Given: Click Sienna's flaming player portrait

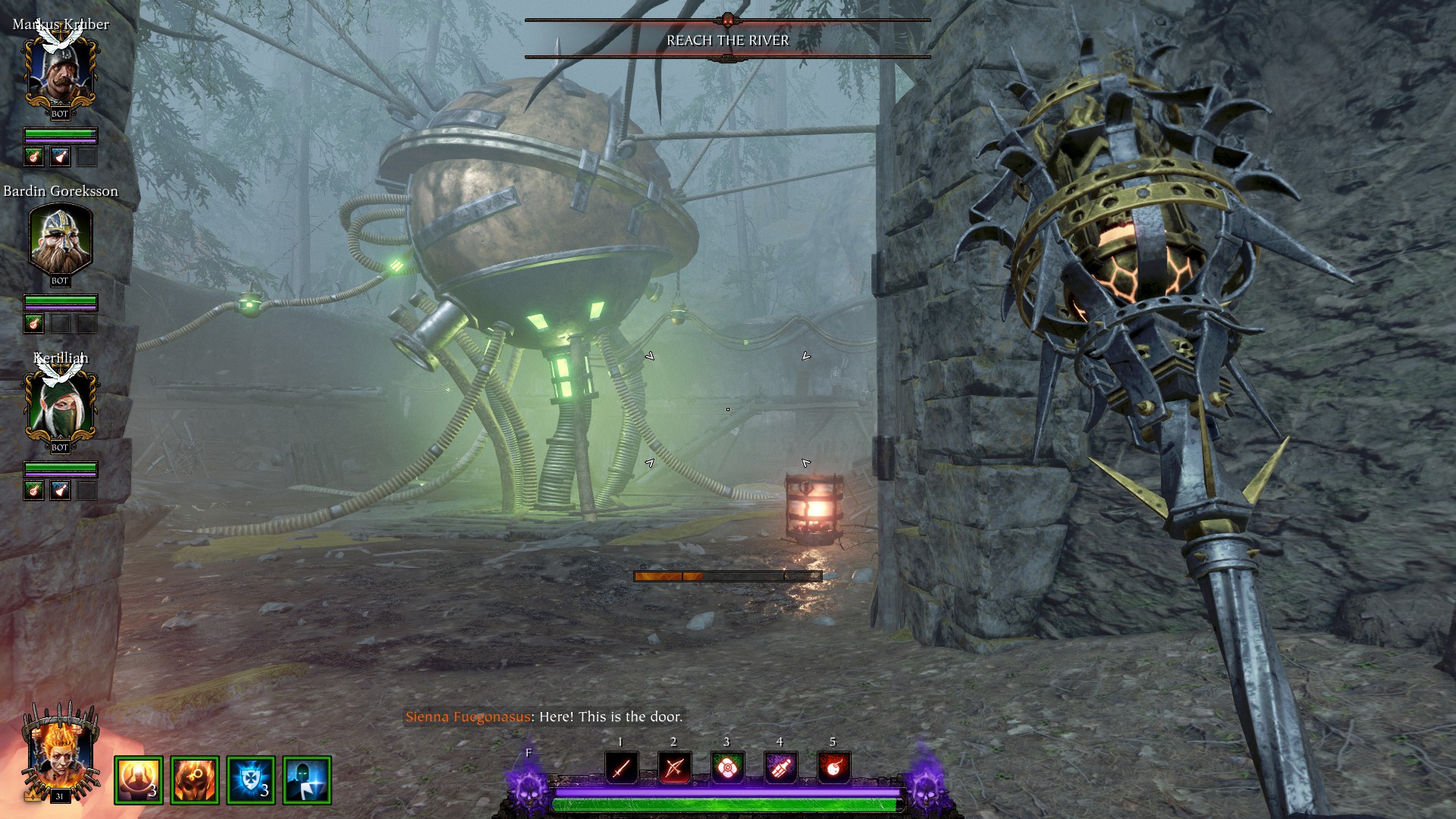Looking at the screenshot, I should (60, 755).
